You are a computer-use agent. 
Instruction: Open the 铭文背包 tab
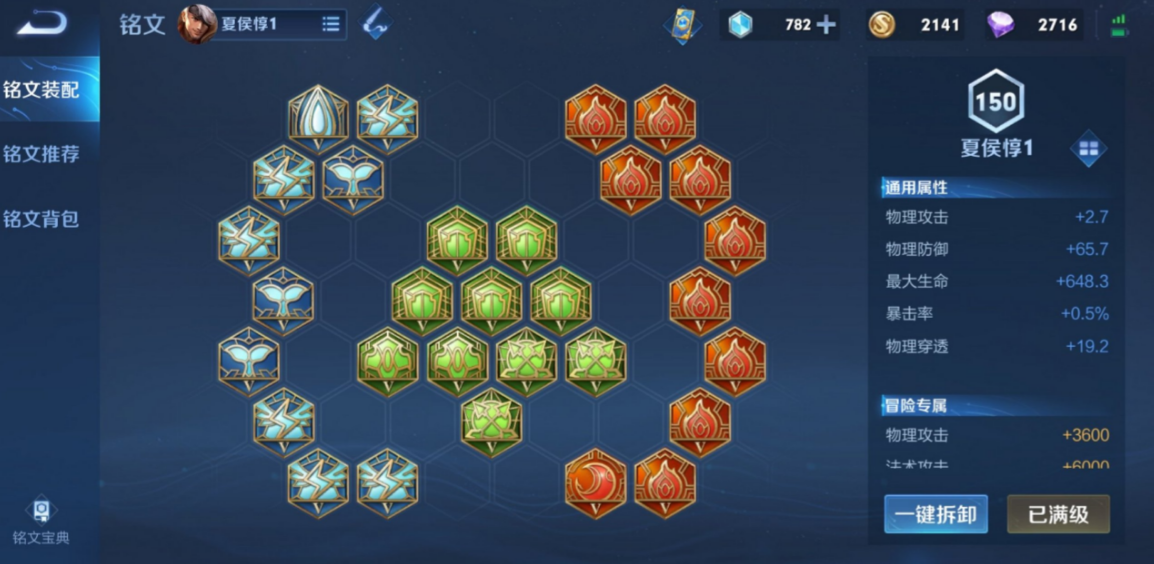42,219
